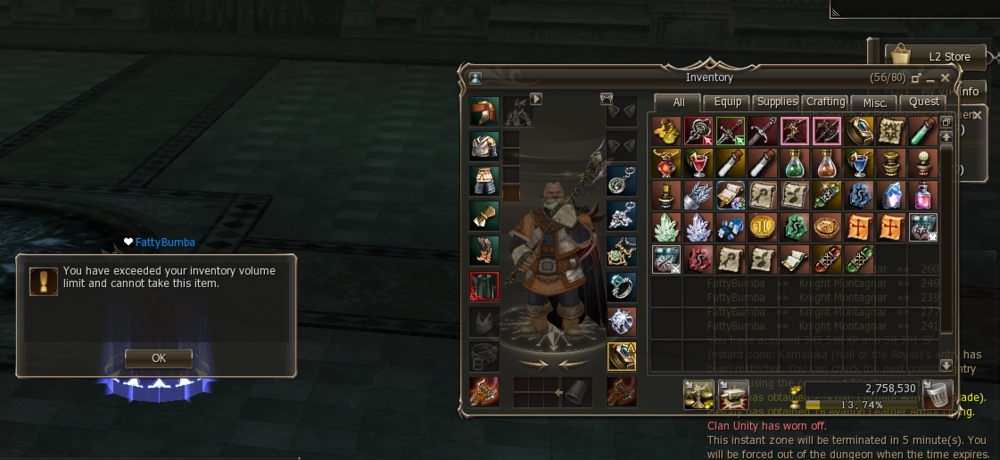Select the Misc. inventory tab
Image resolution: width=1000 pixels, height=460 pixels.
874,102
